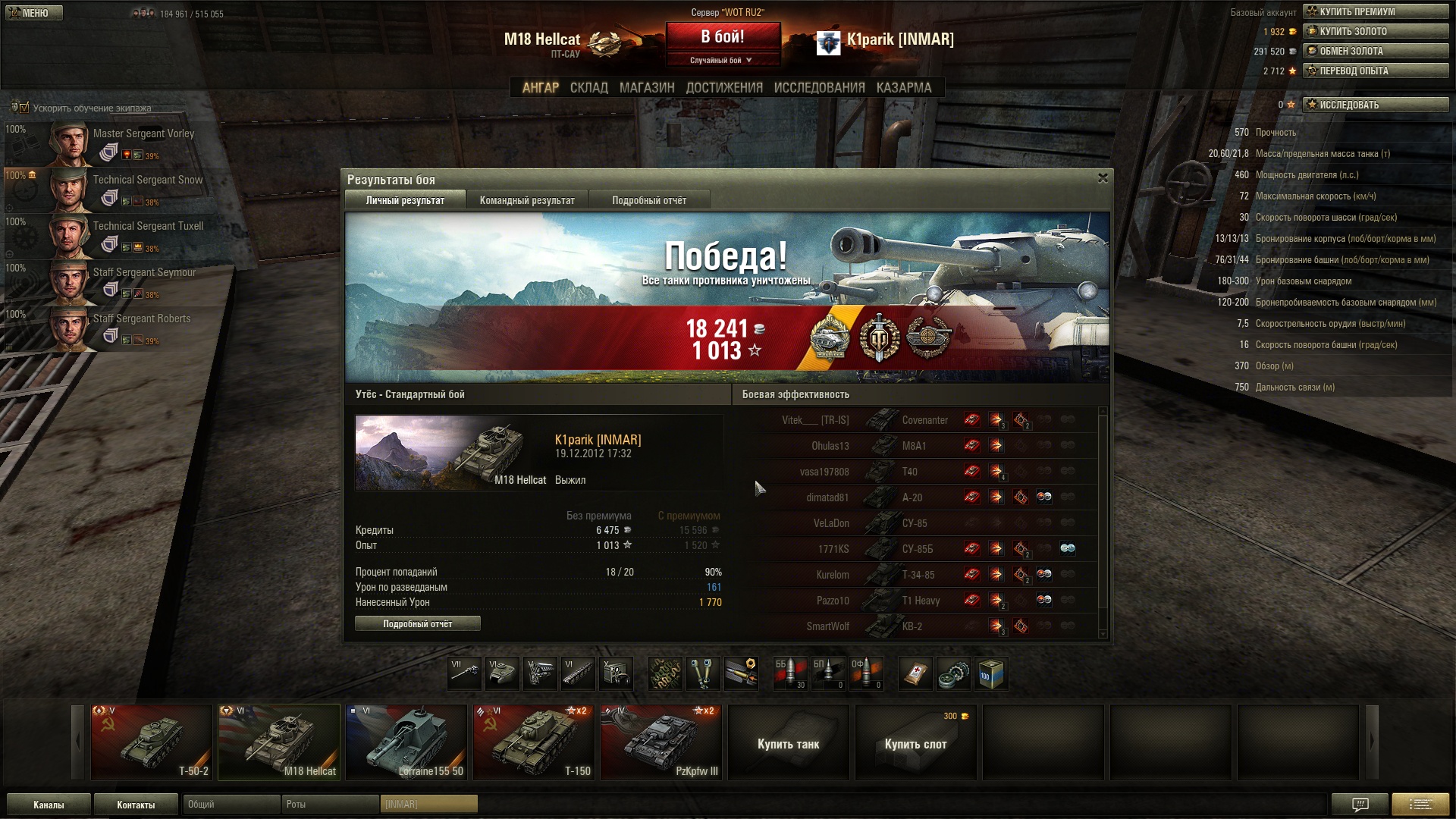The width and height of the screenshot is (1456, 819).
Task: Switch to Командный результат tab
Action: [527, 200]
